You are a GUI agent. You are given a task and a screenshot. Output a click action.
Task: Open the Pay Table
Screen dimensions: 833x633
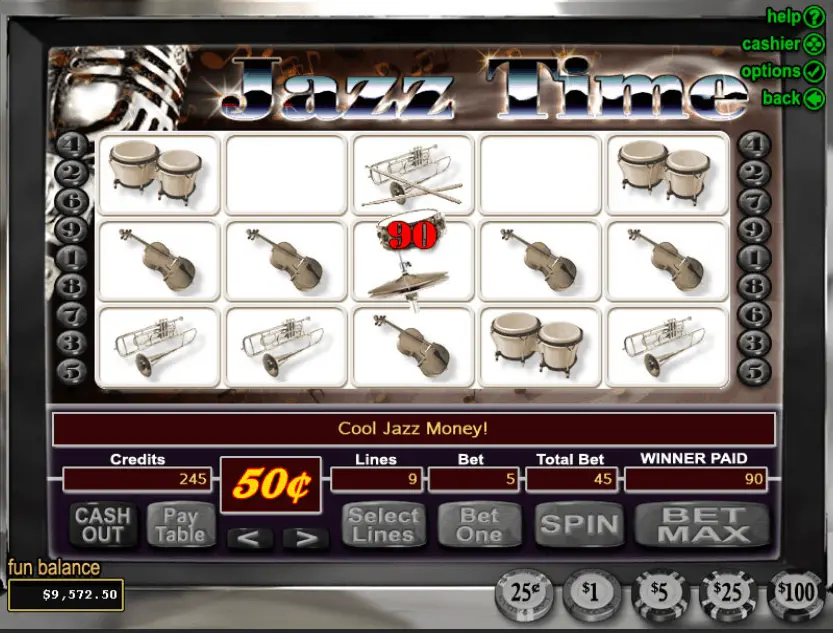(x=181, y=524)
